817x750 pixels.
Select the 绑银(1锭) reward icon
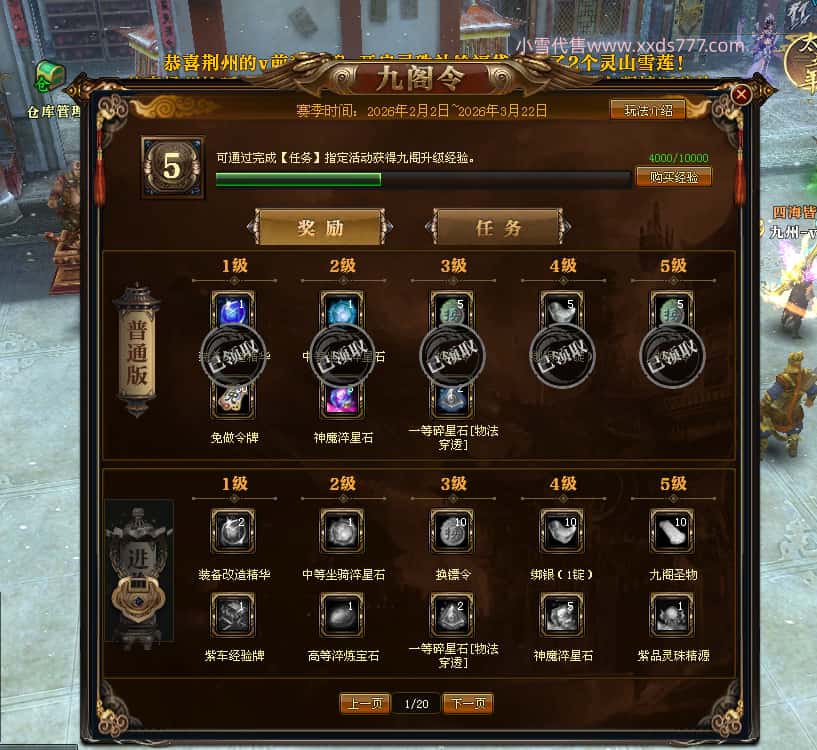[x=562, y=531]
